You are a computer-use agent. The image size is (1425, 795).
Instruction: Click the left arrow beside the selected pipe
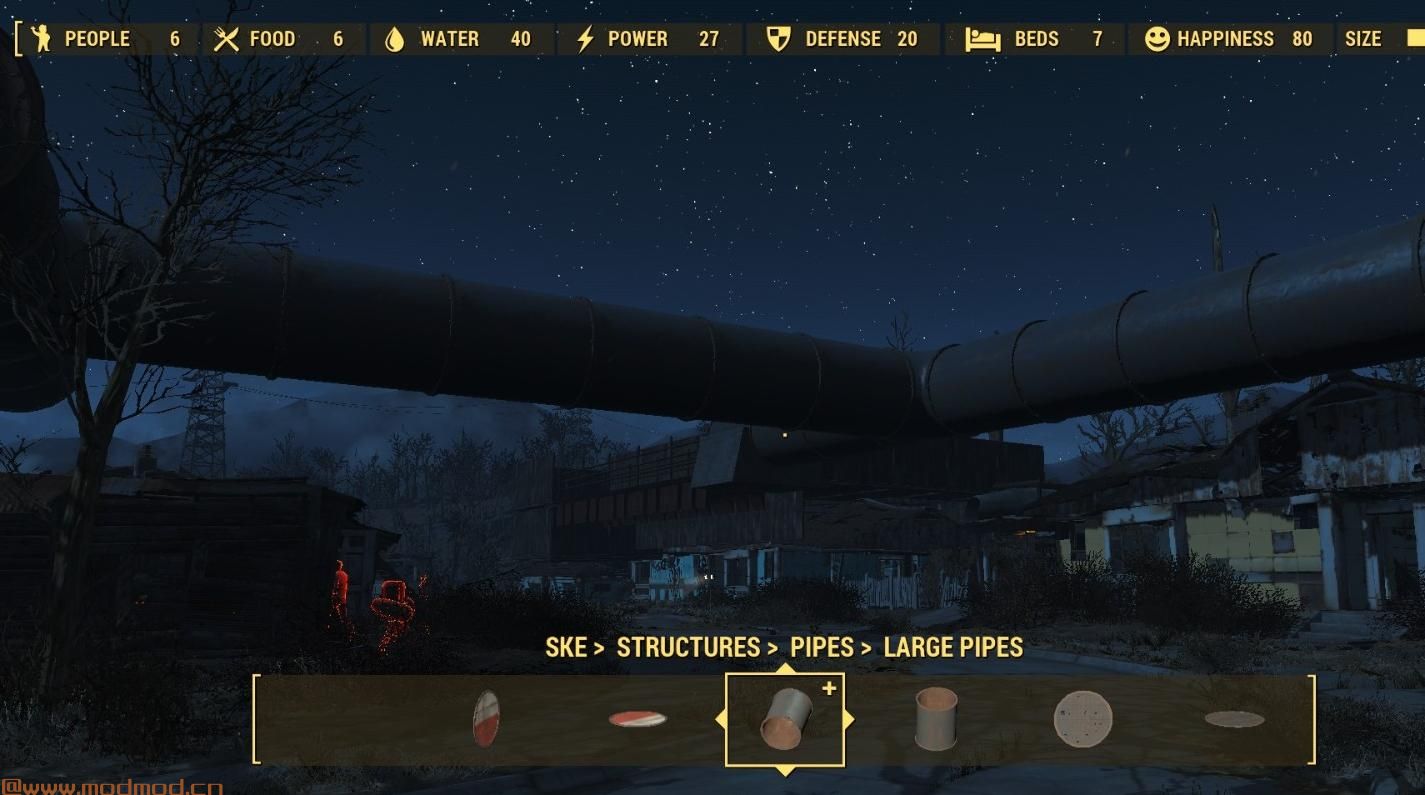[x=722, y=718]
